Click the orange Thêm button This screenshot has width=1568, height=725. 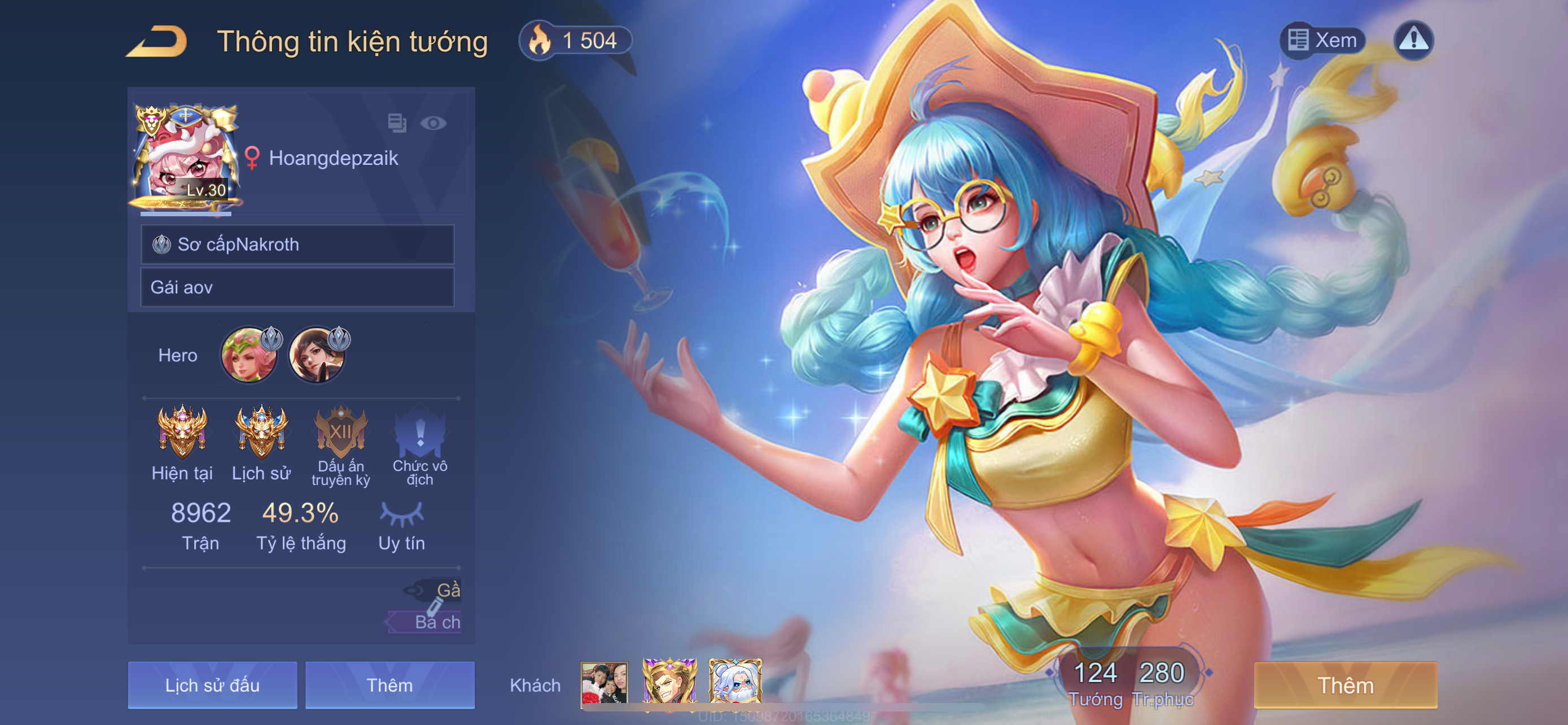[x=1346, y=685]
